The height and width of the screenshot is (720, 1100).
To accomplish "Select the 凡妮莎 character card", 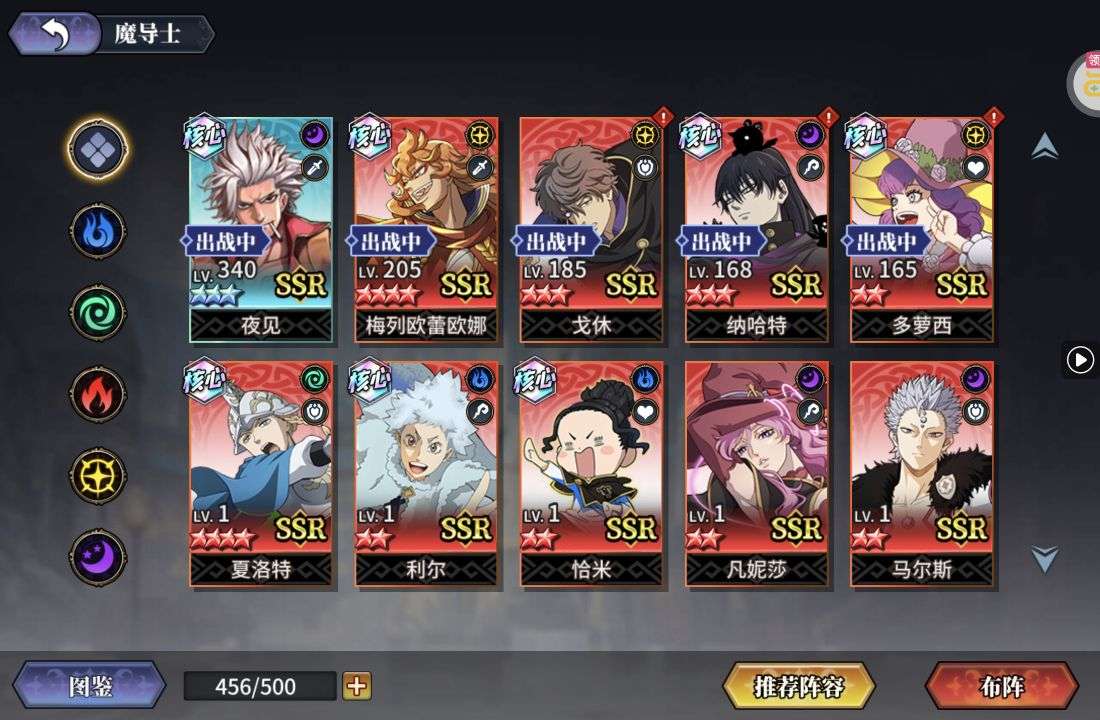I will (x=757, y=473).
